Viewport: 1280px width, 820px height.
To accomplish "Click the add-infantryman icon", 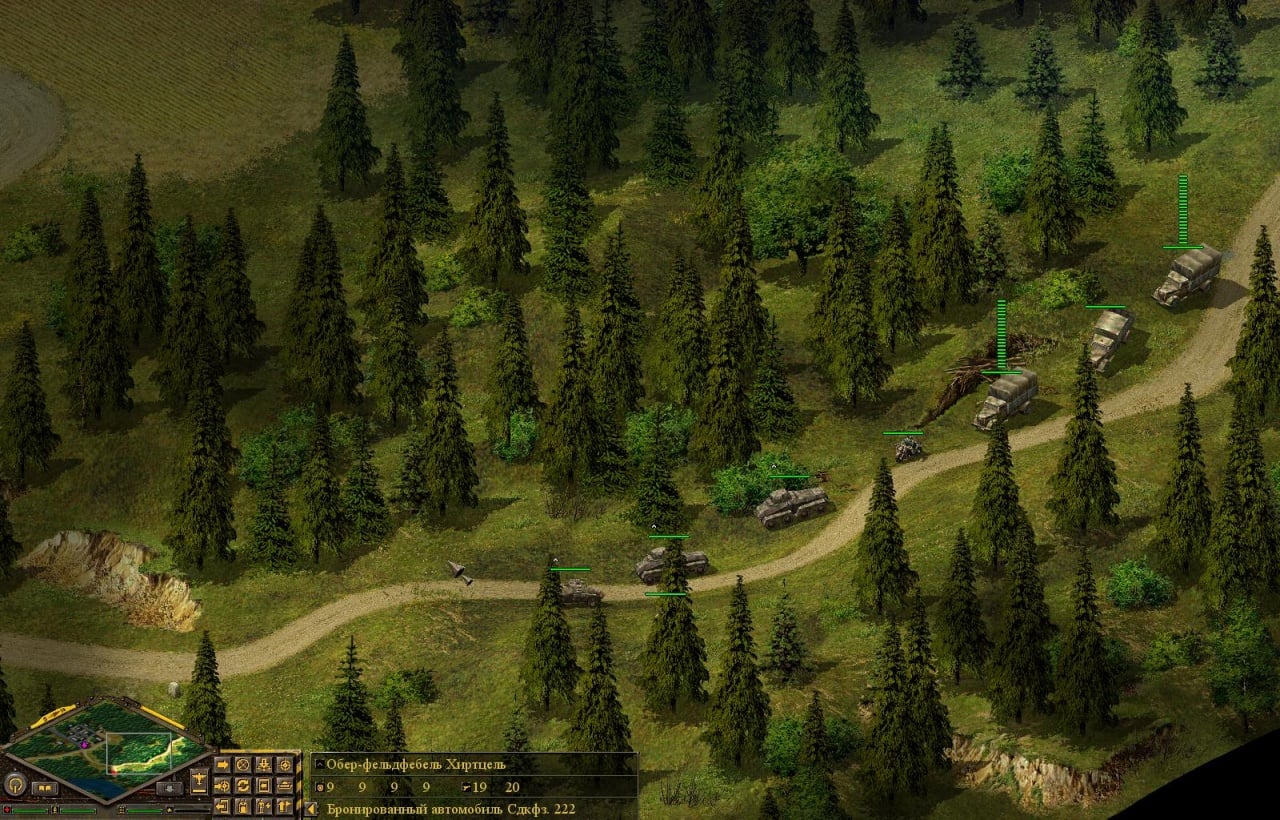I will tap(262, 806).
